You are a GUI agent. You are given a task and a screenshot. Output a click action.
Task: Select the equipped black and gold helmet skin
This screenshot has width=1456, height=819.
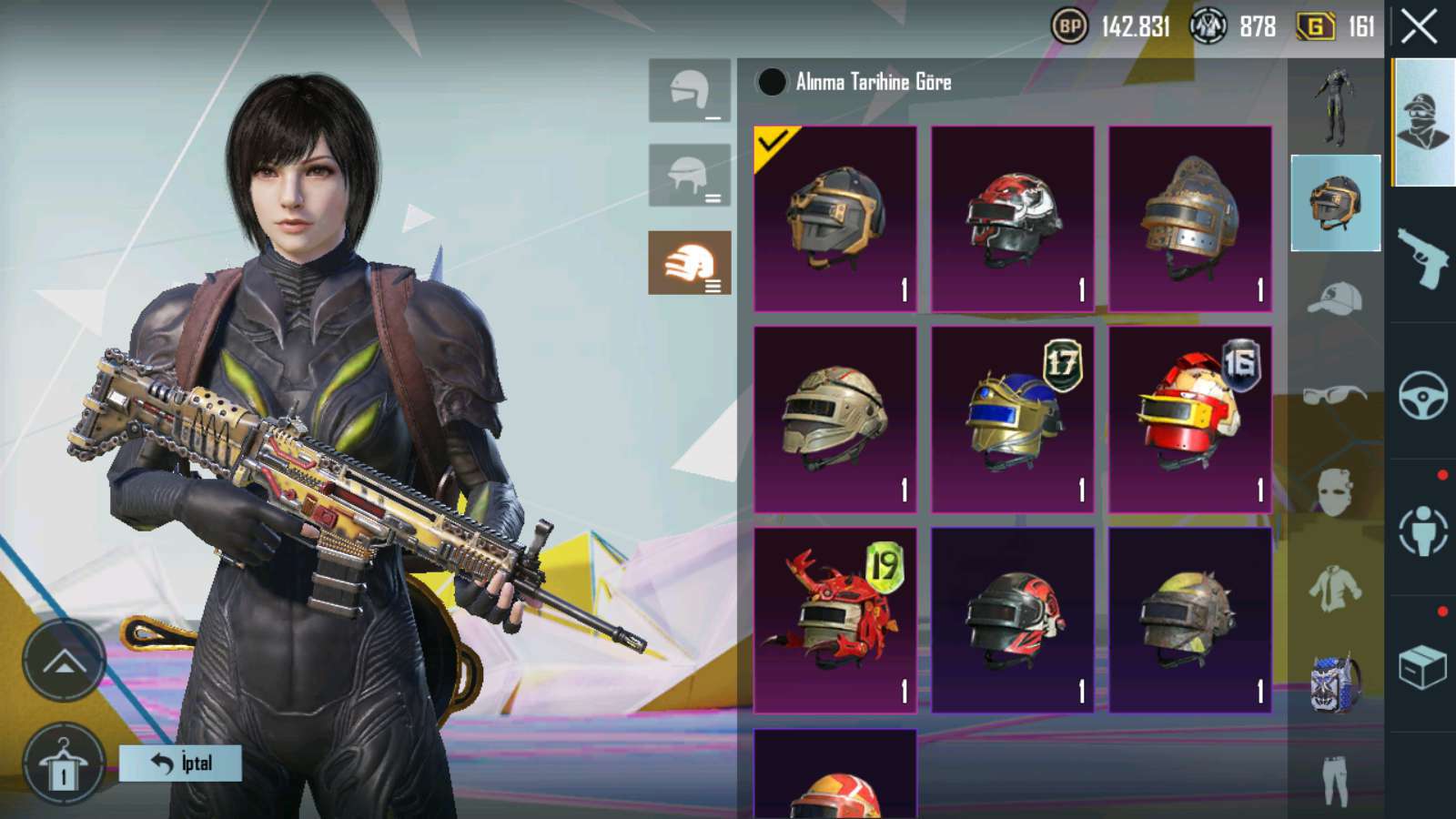(835, 218)
